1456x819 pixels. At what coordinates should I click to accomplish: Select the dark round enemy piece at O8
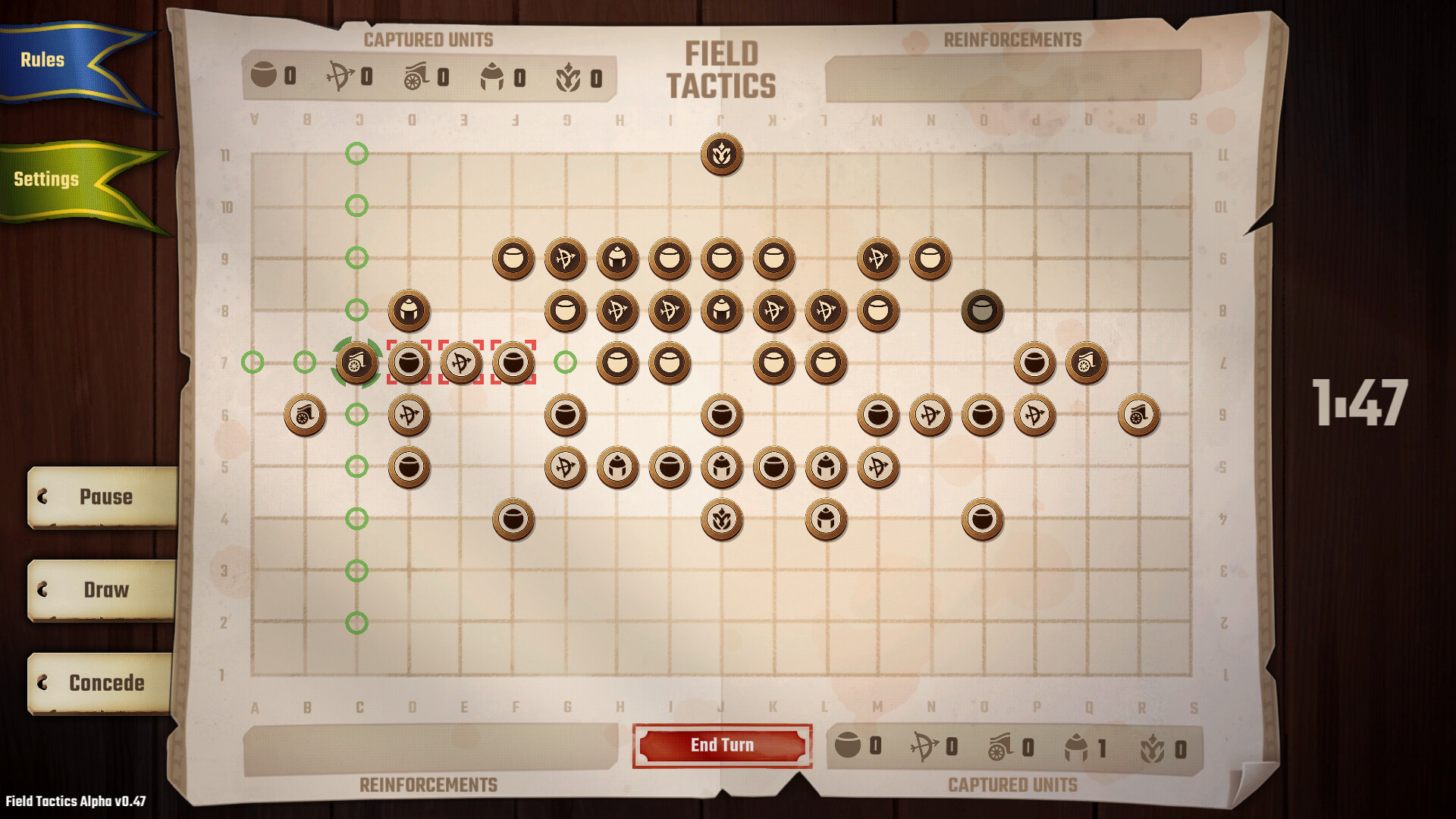coord(983,310)
